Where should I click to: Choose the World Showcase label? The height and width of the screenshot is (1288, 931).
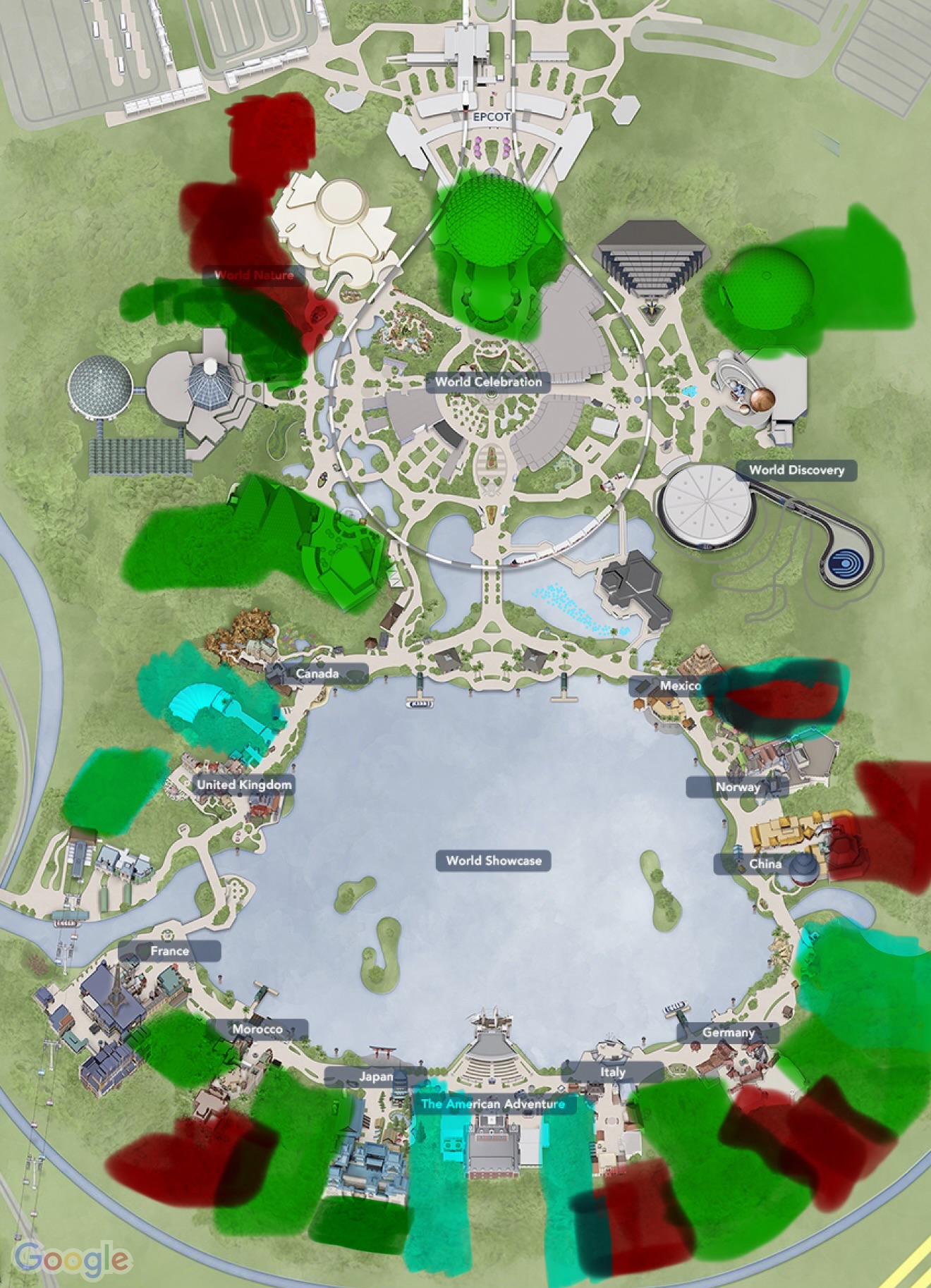pos(494,861)
